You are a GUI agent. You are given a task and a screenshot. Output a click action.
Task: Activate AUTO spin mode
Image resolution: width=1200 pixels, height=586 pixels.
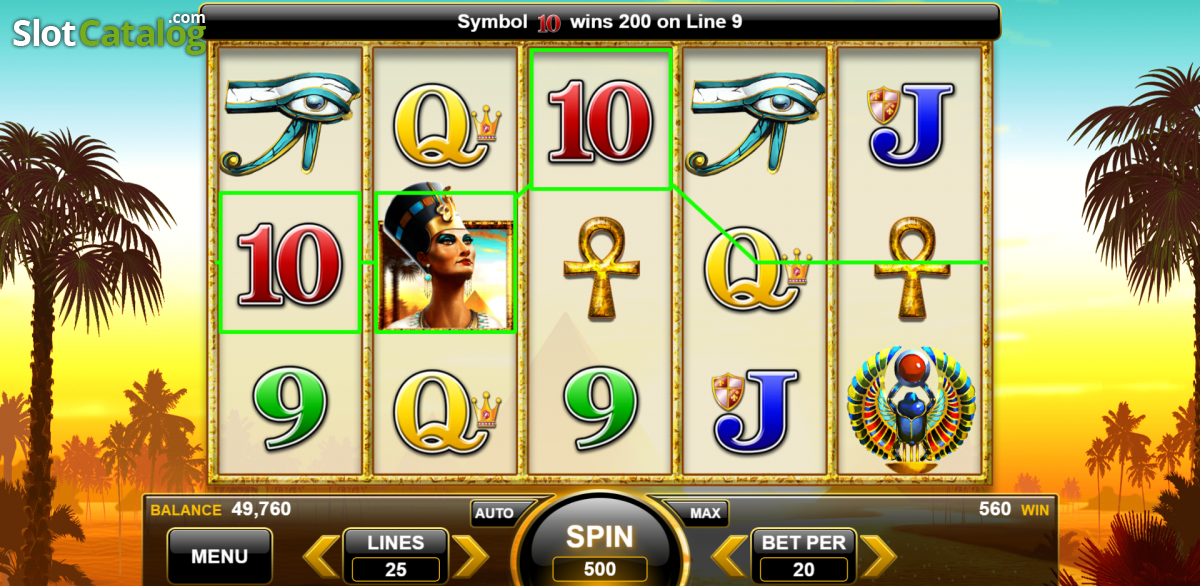(494, 513)
